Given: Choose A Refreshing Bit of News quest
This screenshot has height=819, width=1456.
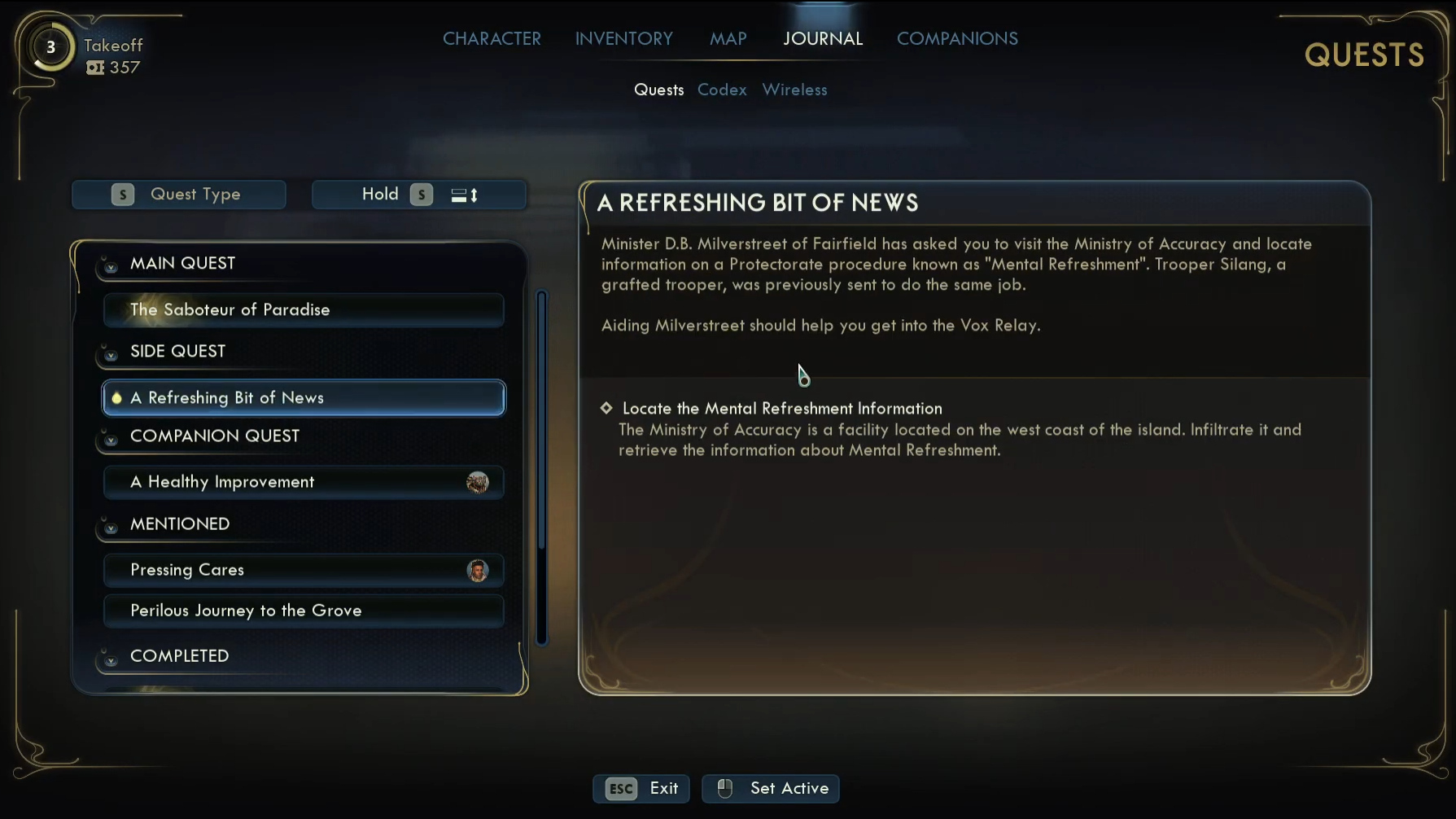Looking at the screenshot, I should [303, 398].
